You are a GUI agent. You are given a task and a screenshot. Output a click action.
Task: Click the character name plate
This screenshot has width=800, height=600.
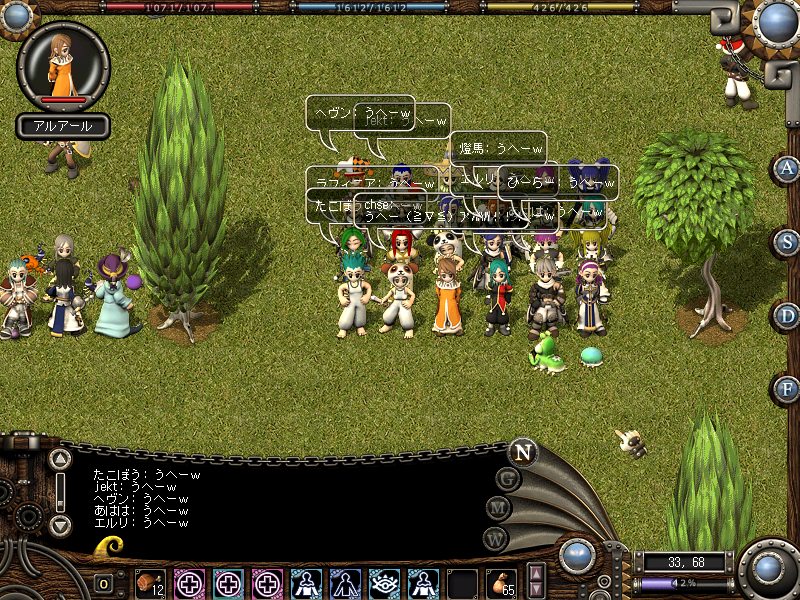(x=63, y=127)
